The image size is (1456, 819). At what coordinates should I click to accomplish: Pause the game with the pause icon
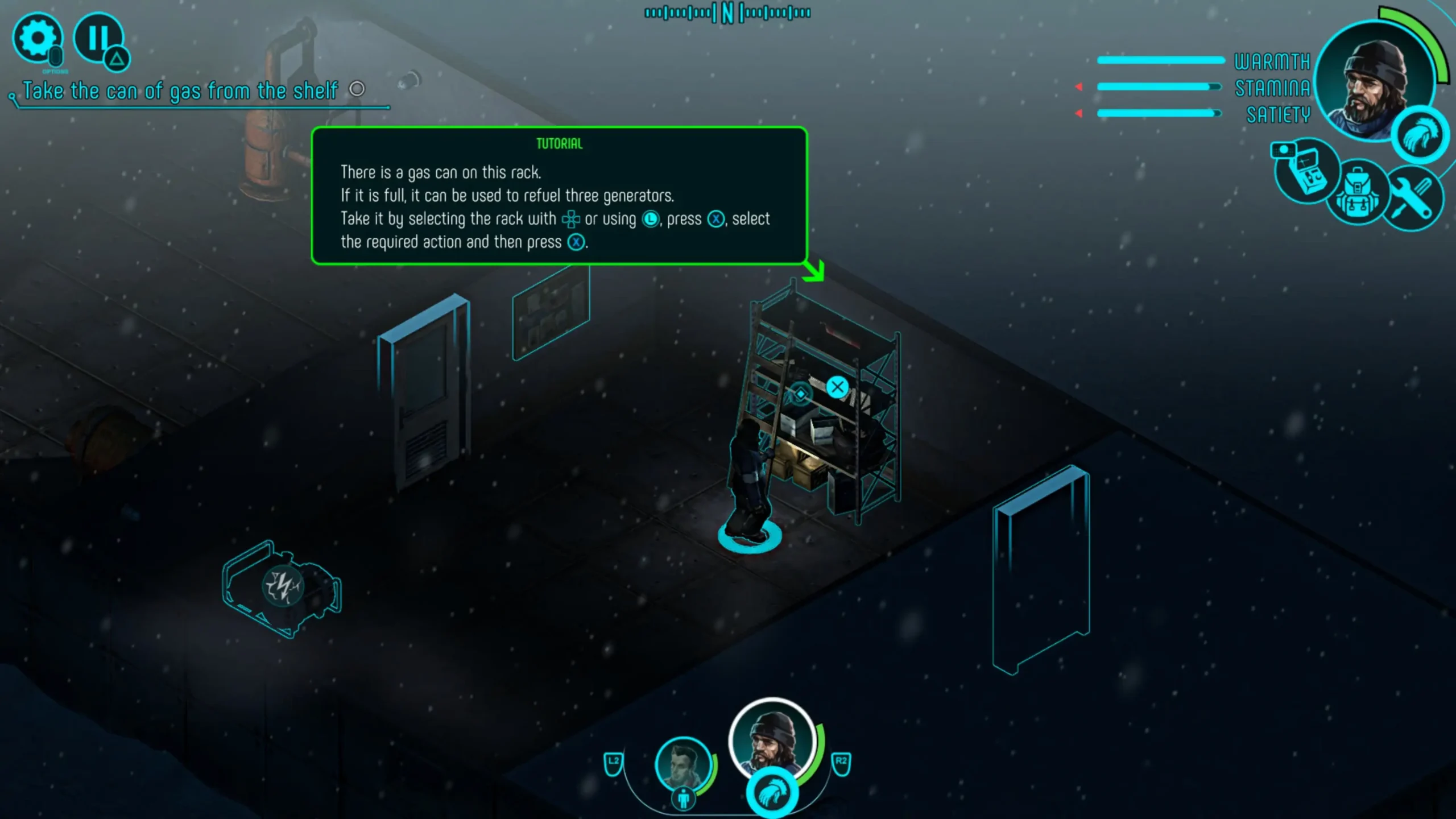[98, 38]
